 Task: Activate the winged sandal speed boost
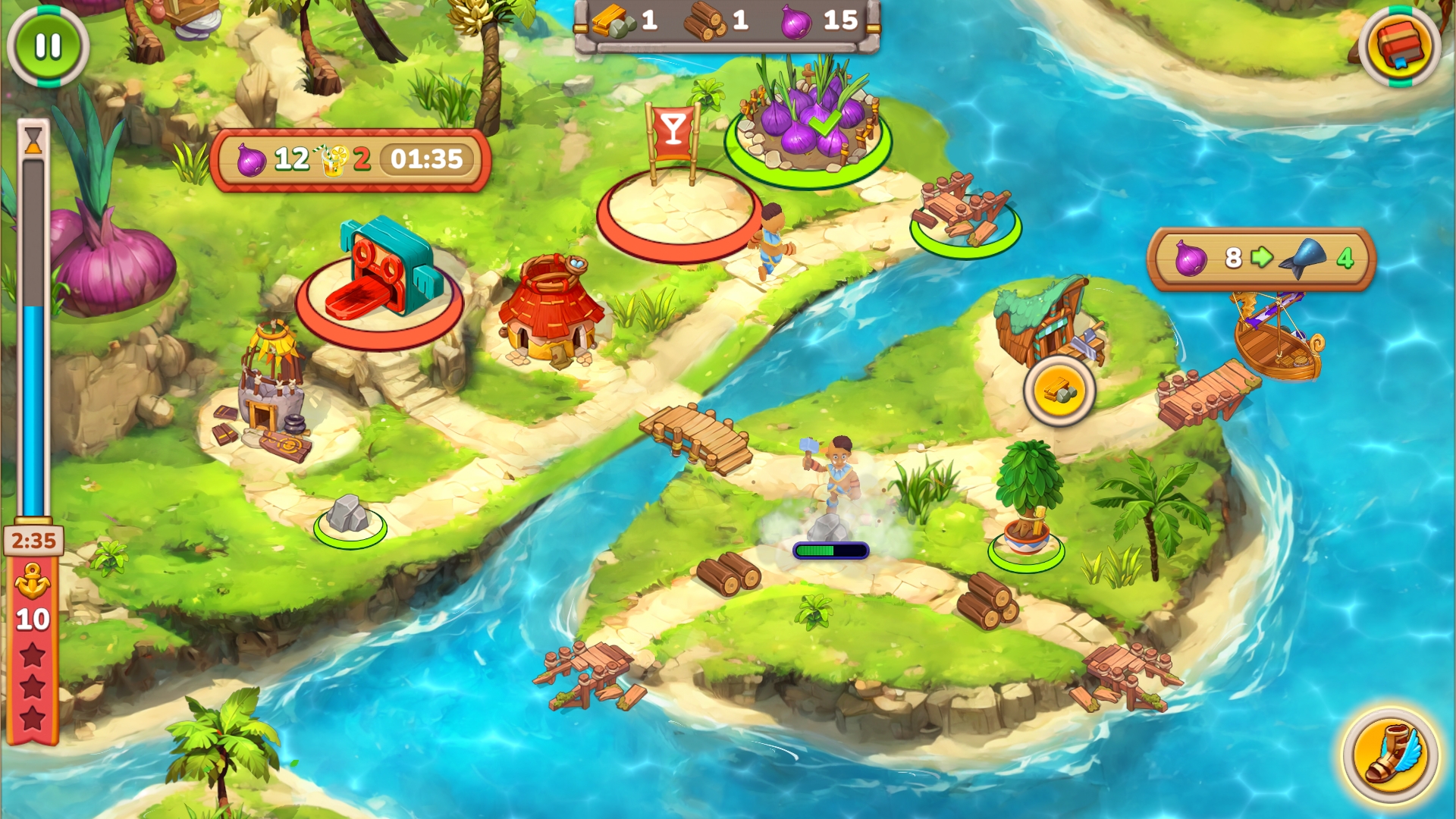click(x=1390, y=755)
